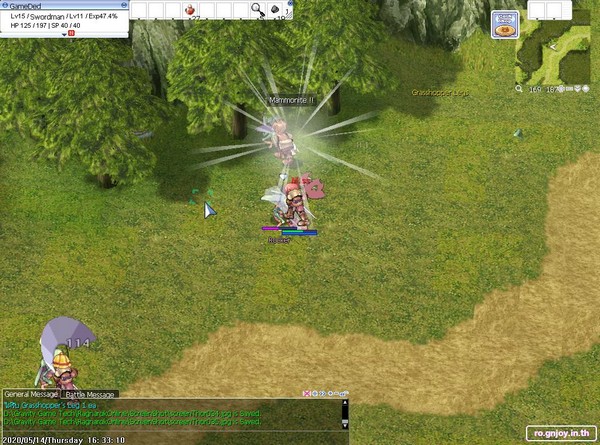The width and height of the screenshot is (600, 445).
Task: Select the General Message chat tab
Action: [31, 394]
